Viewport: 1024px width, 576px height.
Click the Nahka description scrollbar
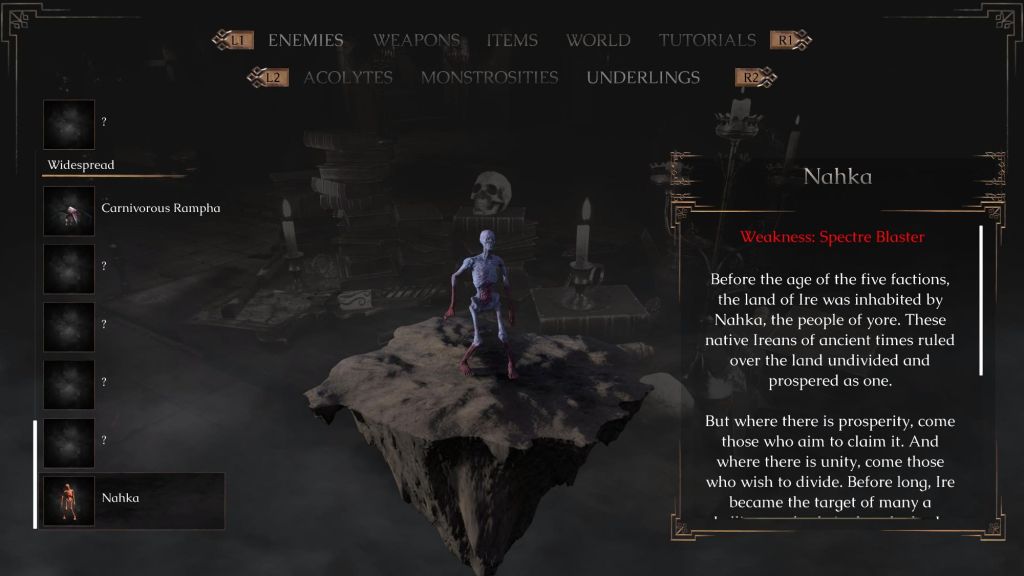pyautogui.click(x=980, y=300)
